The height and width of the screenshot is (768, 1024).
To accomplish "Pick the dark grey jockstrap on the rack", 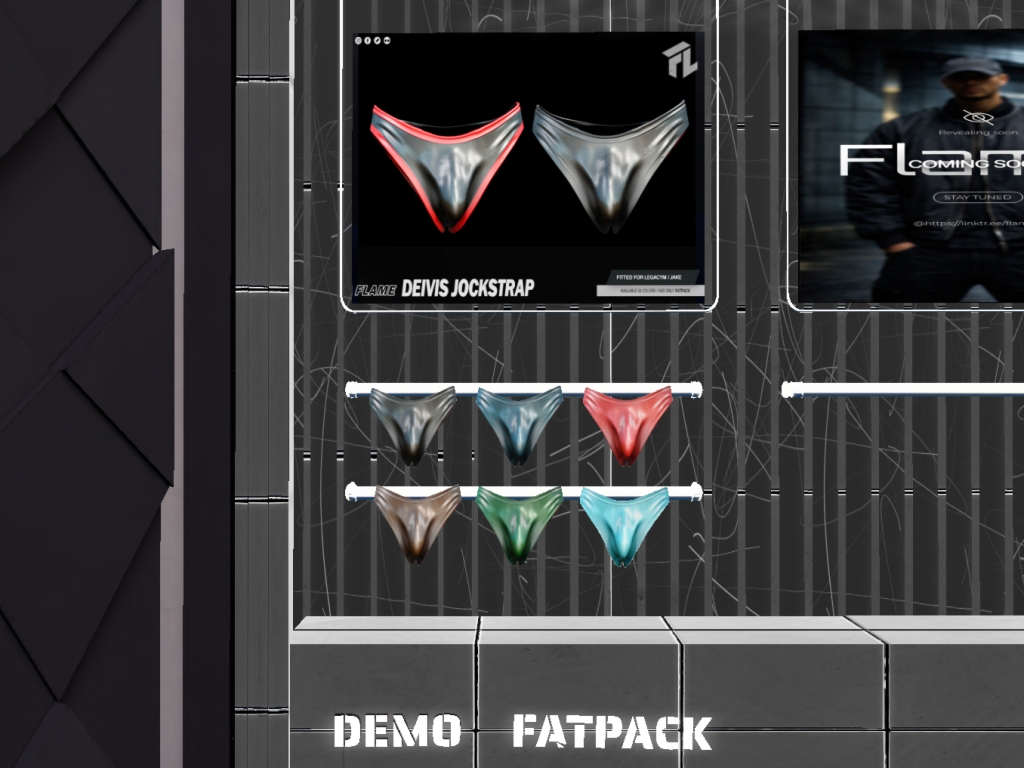I will click(412, 422).
